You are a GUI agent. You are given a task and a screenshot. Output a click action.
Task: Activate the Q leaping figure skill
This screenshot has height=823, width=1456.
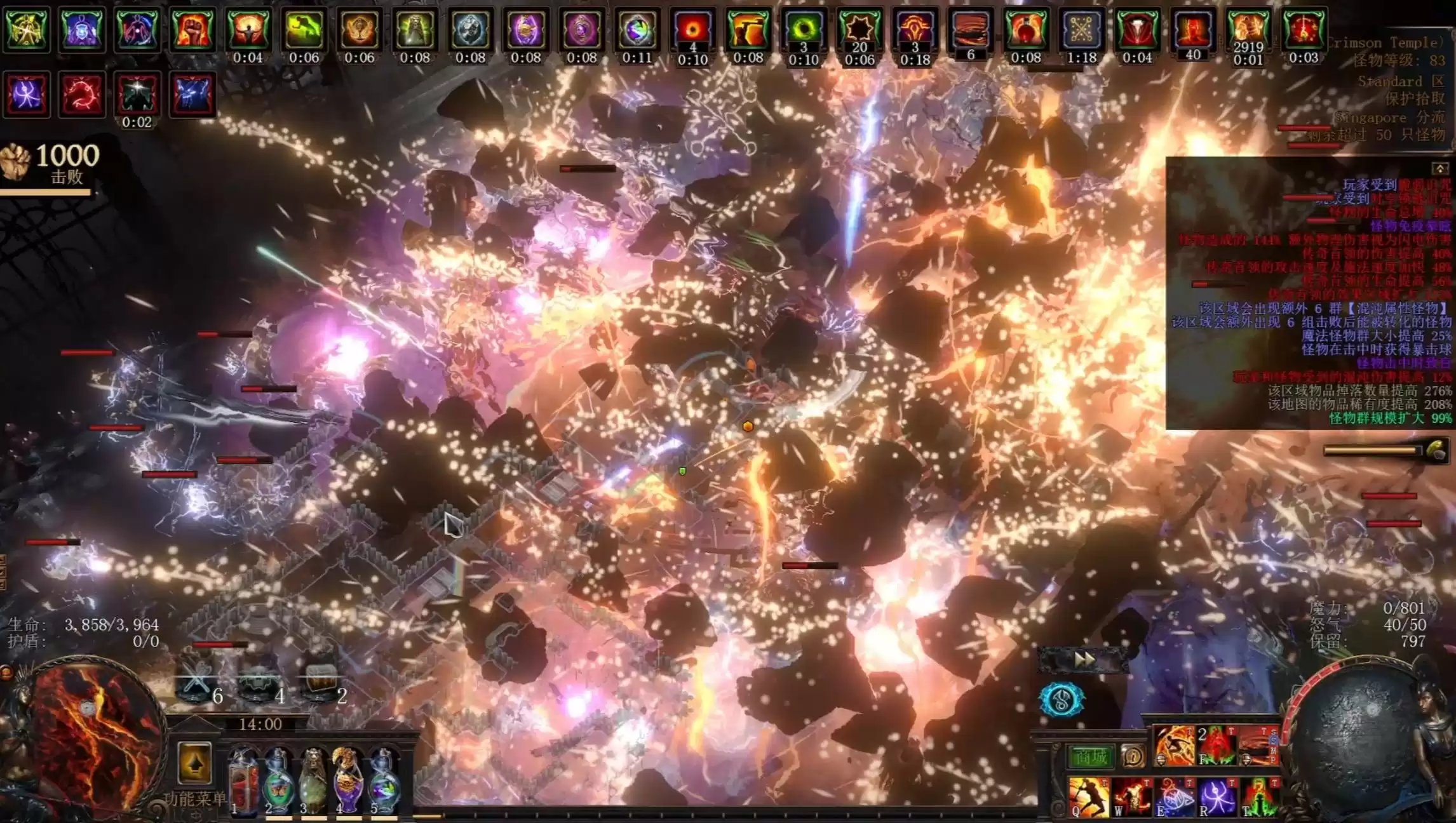click(x=1088, y=797)
